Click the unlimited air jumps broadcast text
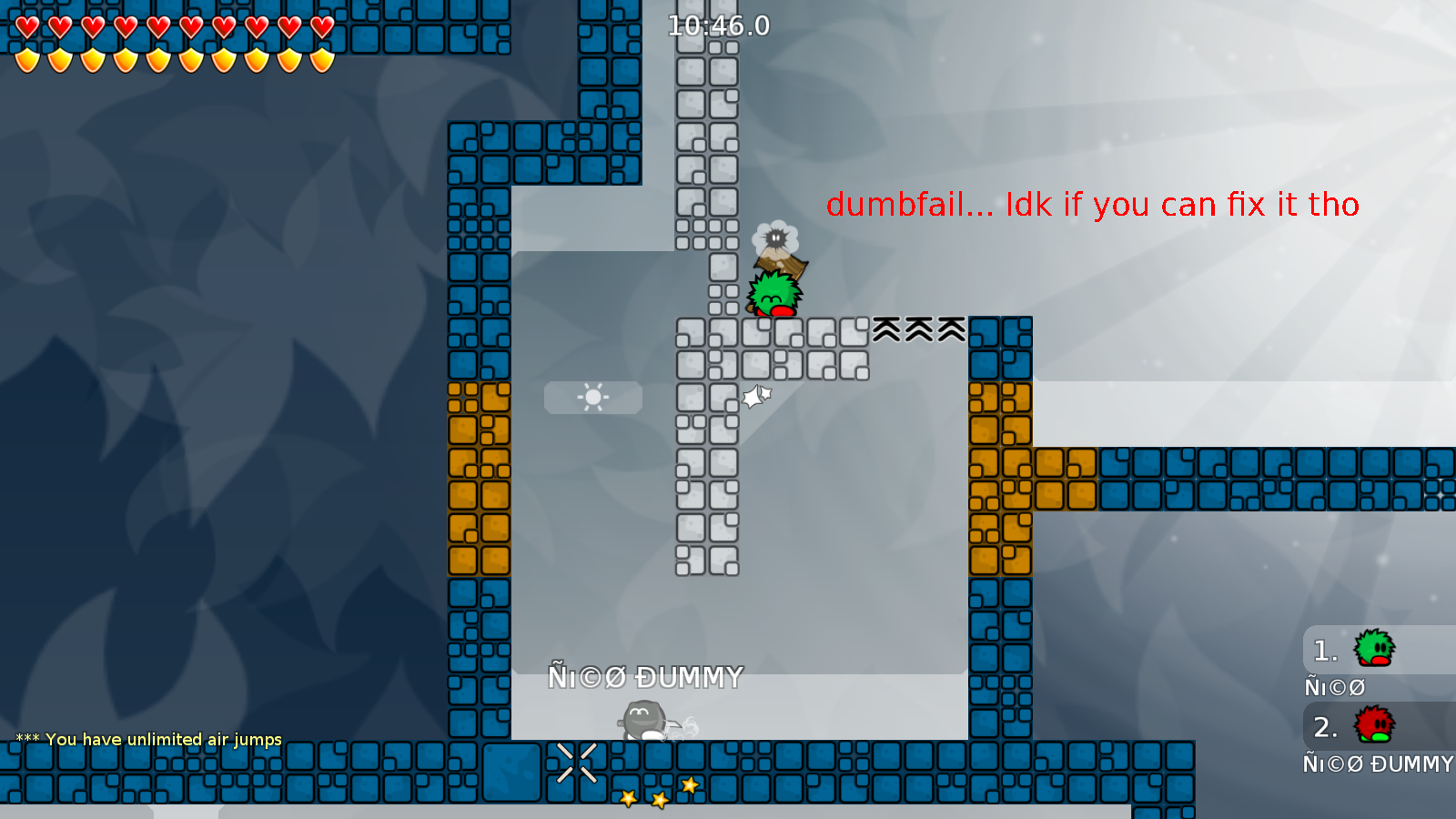 click(x=147, y=739)
